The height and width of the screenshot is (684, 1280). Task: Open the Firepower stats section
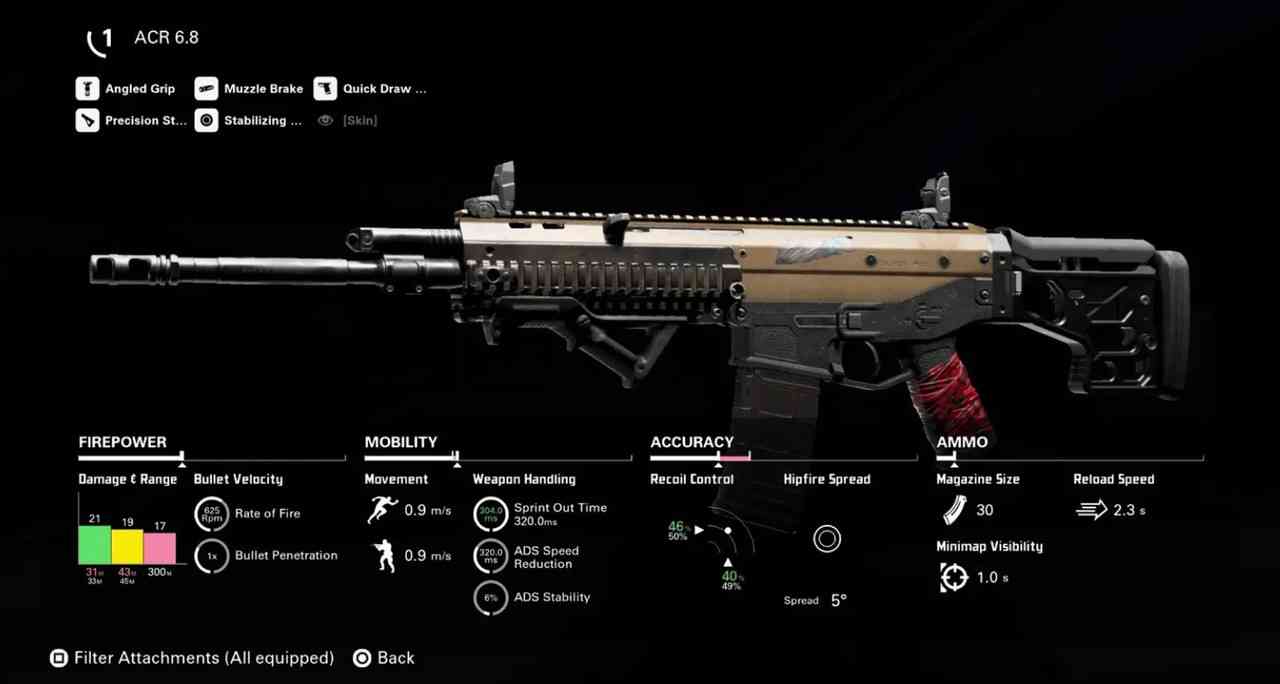click(123, 442)
